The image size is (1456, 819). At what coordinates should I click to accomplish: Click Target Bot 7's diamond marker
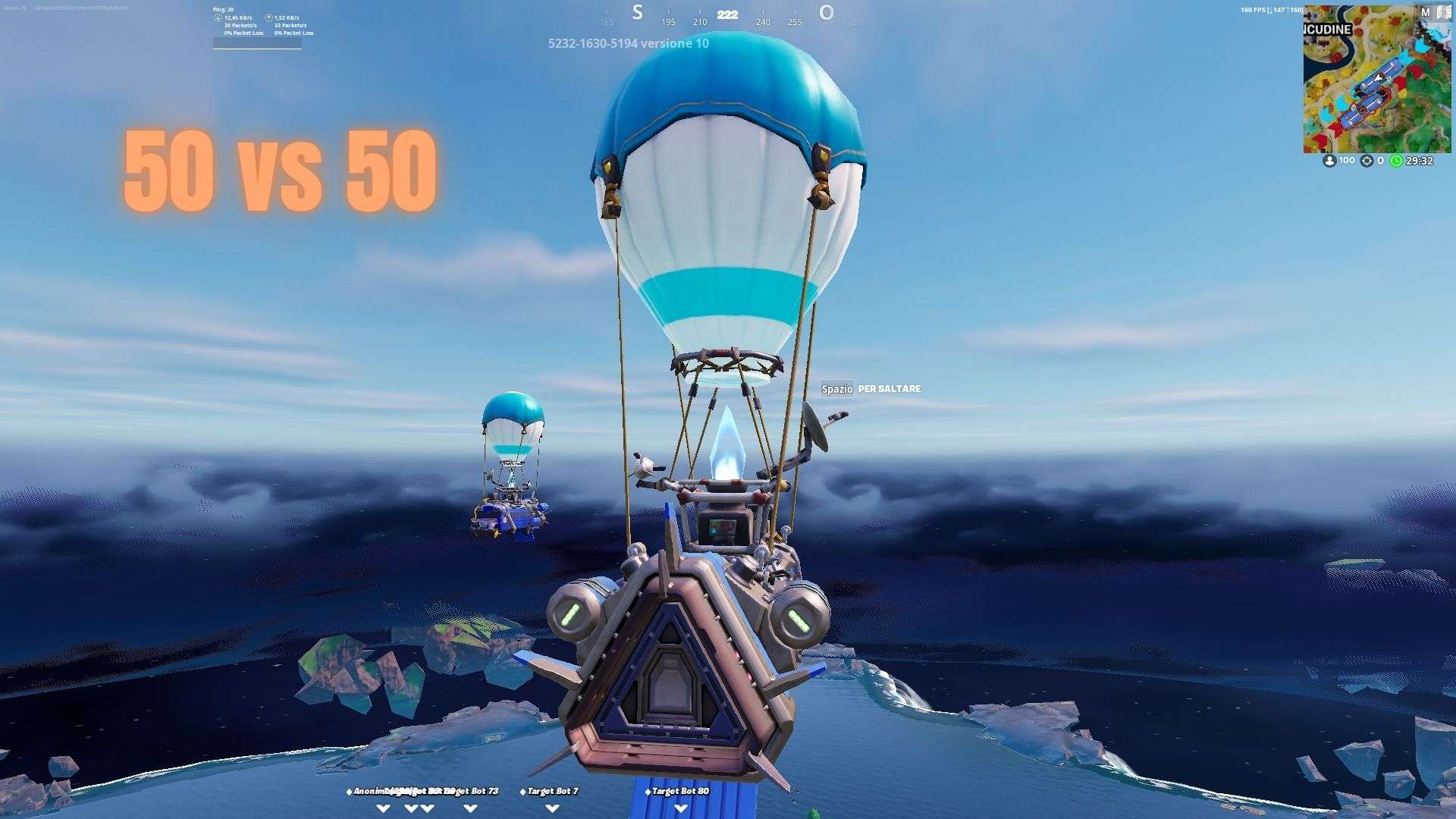(522, 791)
